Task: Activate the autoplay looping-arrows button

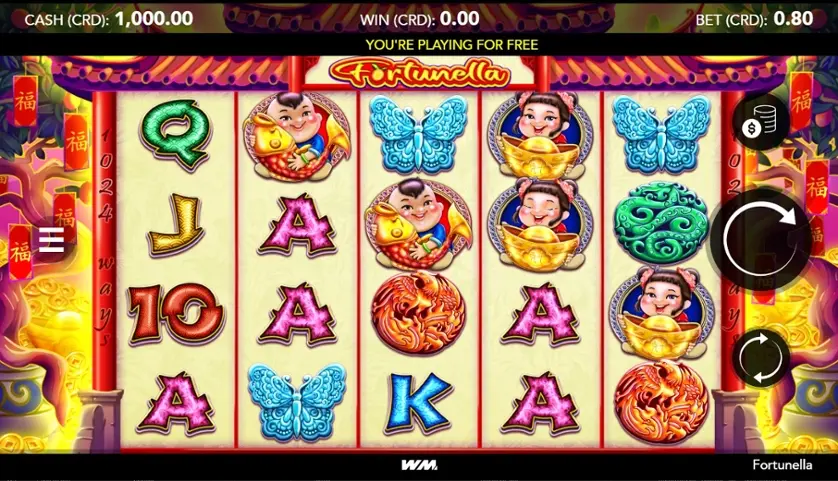Action: click(761, 358)
